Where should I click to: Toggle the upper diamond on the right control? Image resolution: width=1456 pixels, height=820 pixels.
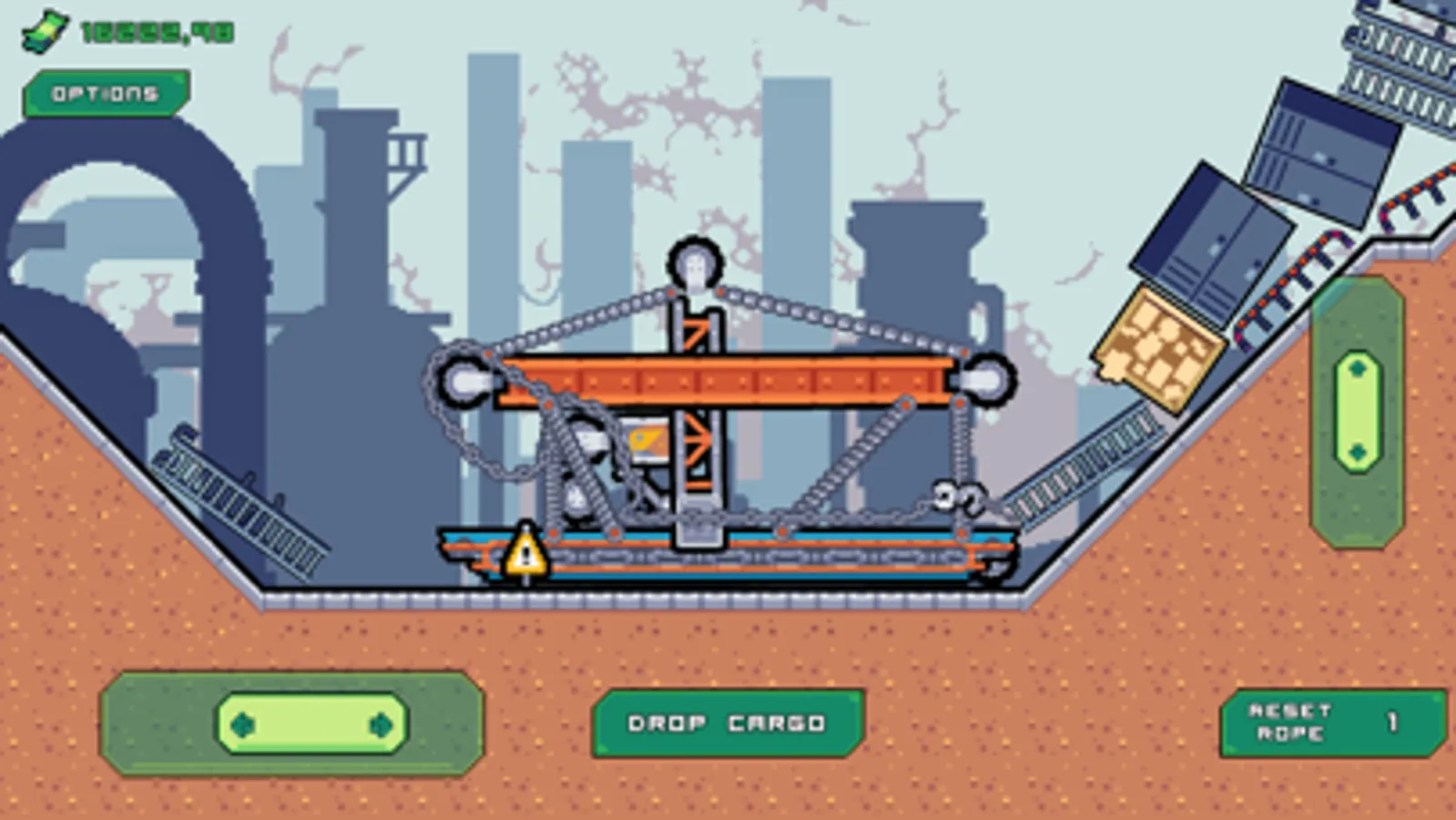point(1357,370)
